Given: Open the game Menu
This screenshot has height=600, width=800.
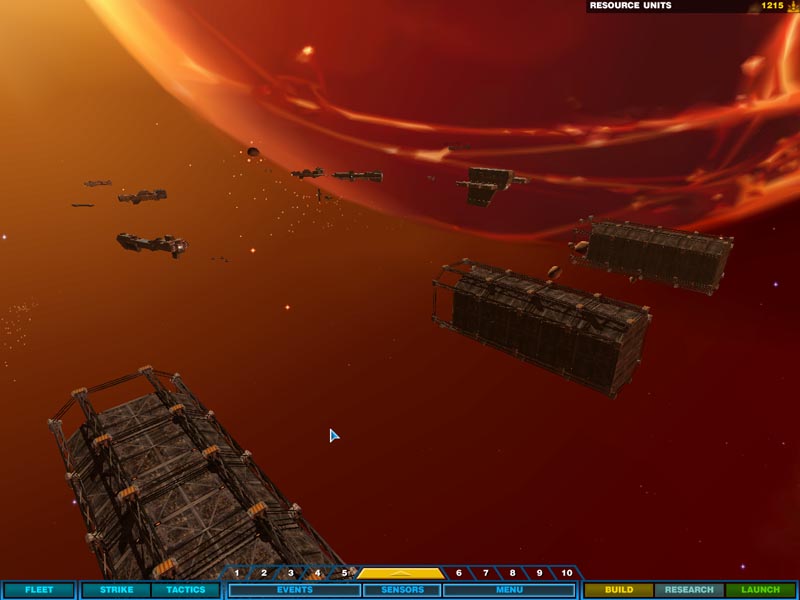Looking at the screenshot, I should tap(509, 590).
